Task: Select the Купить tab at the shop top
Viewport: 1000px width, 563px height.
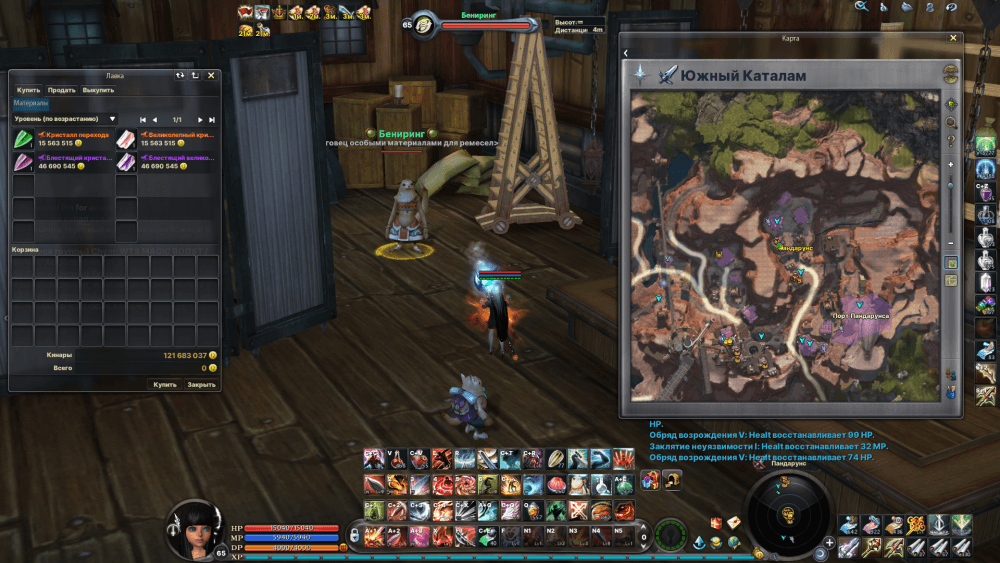Action: tap(28, 90)
